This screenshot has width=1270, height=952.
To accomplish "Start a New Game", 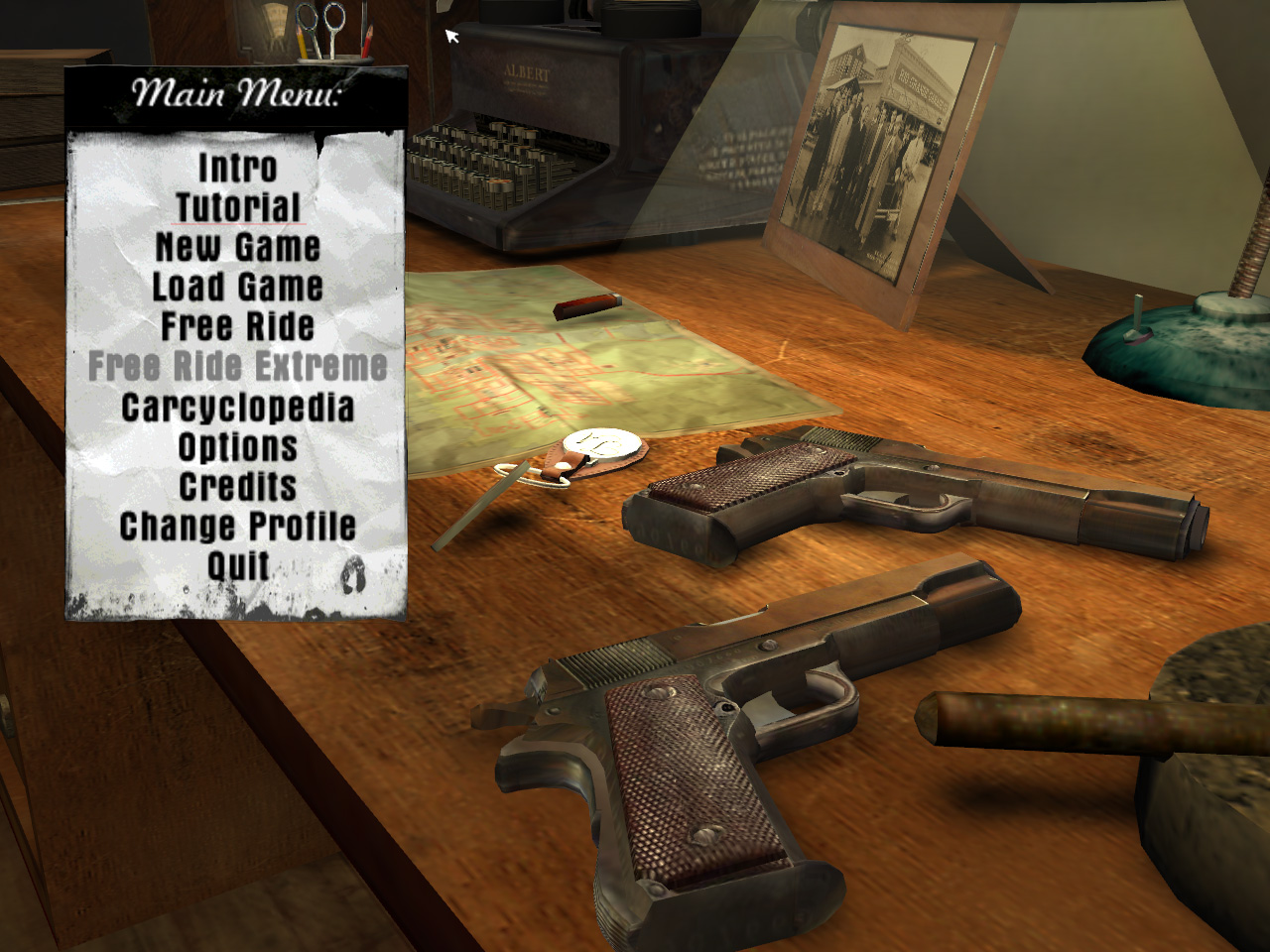I will [x=238, y=248].
